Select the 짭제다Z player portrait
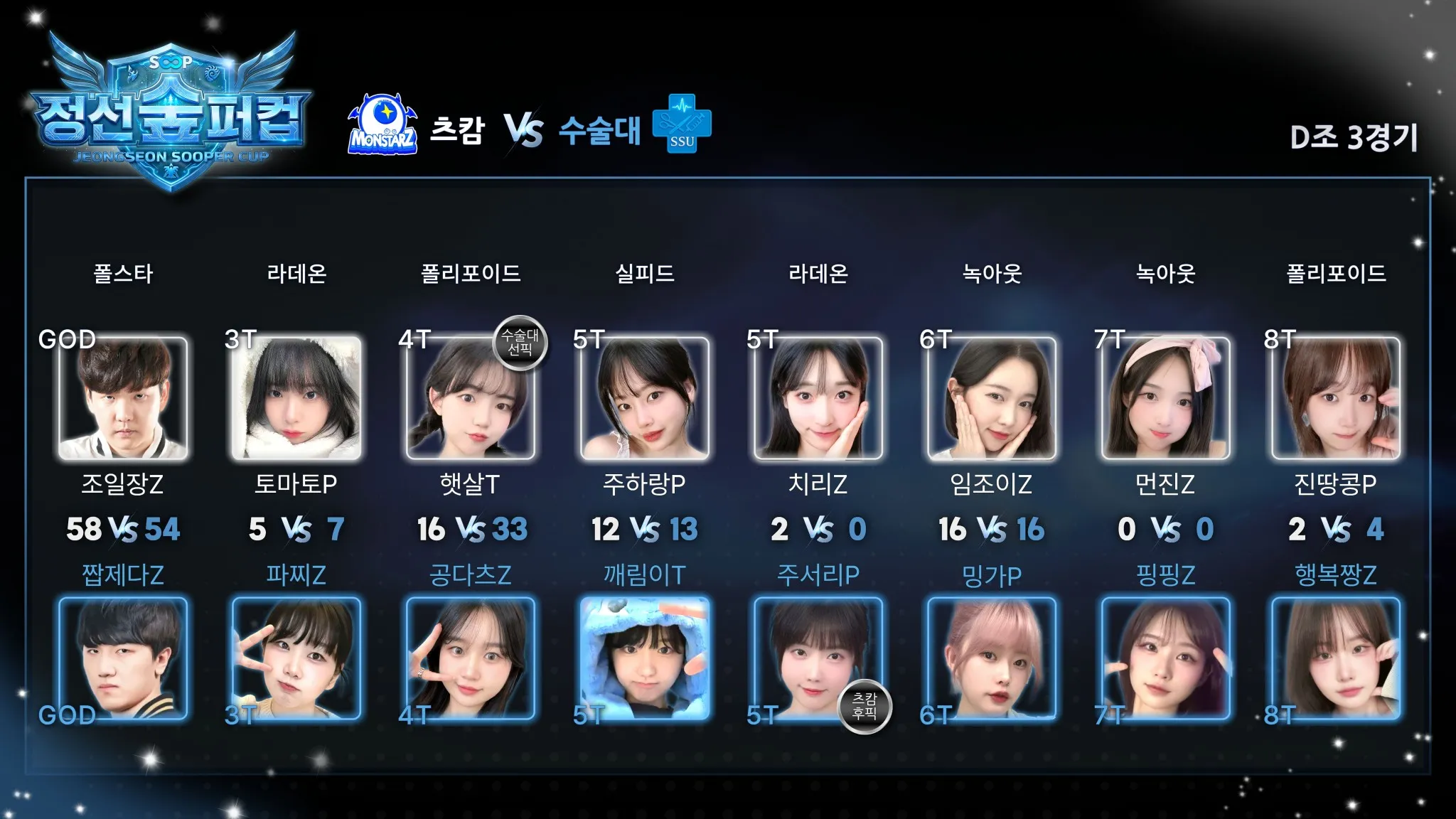 pos(123,658)
